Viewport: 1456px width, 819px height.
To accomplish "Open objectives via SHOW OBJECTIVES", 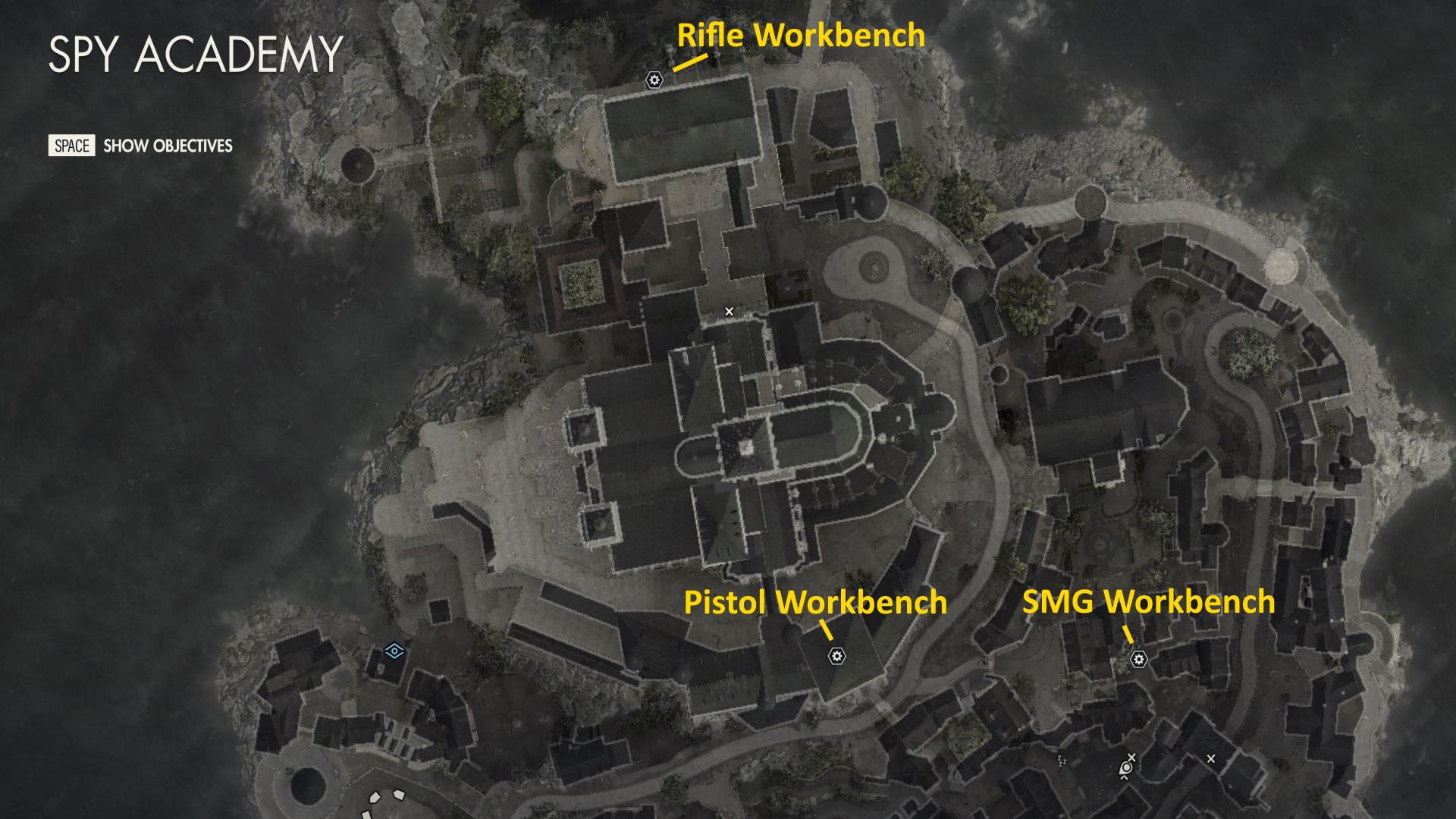I will pos(167,145).
